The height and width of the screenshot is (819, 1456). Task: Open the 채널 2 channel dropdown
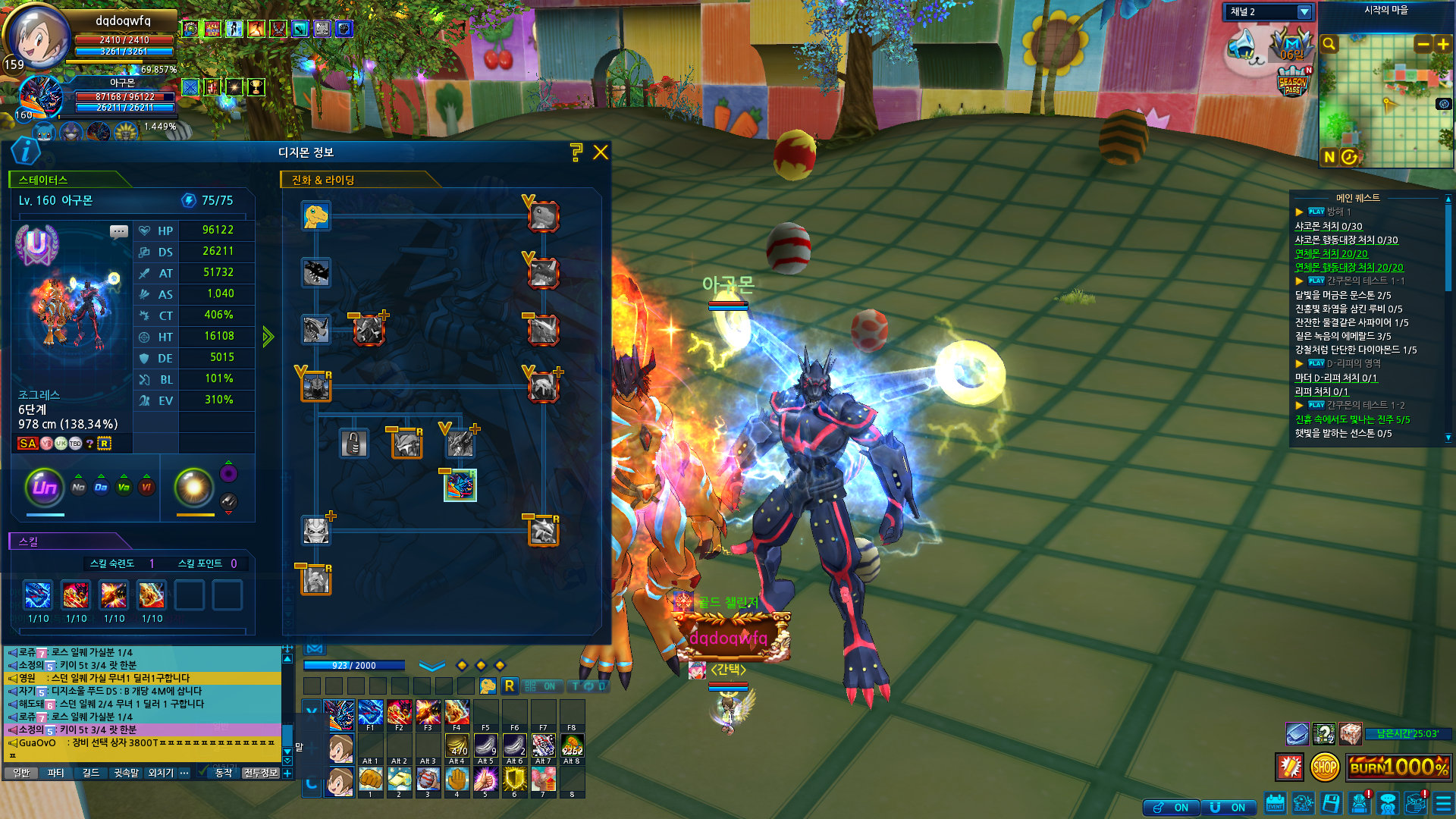1304,12
